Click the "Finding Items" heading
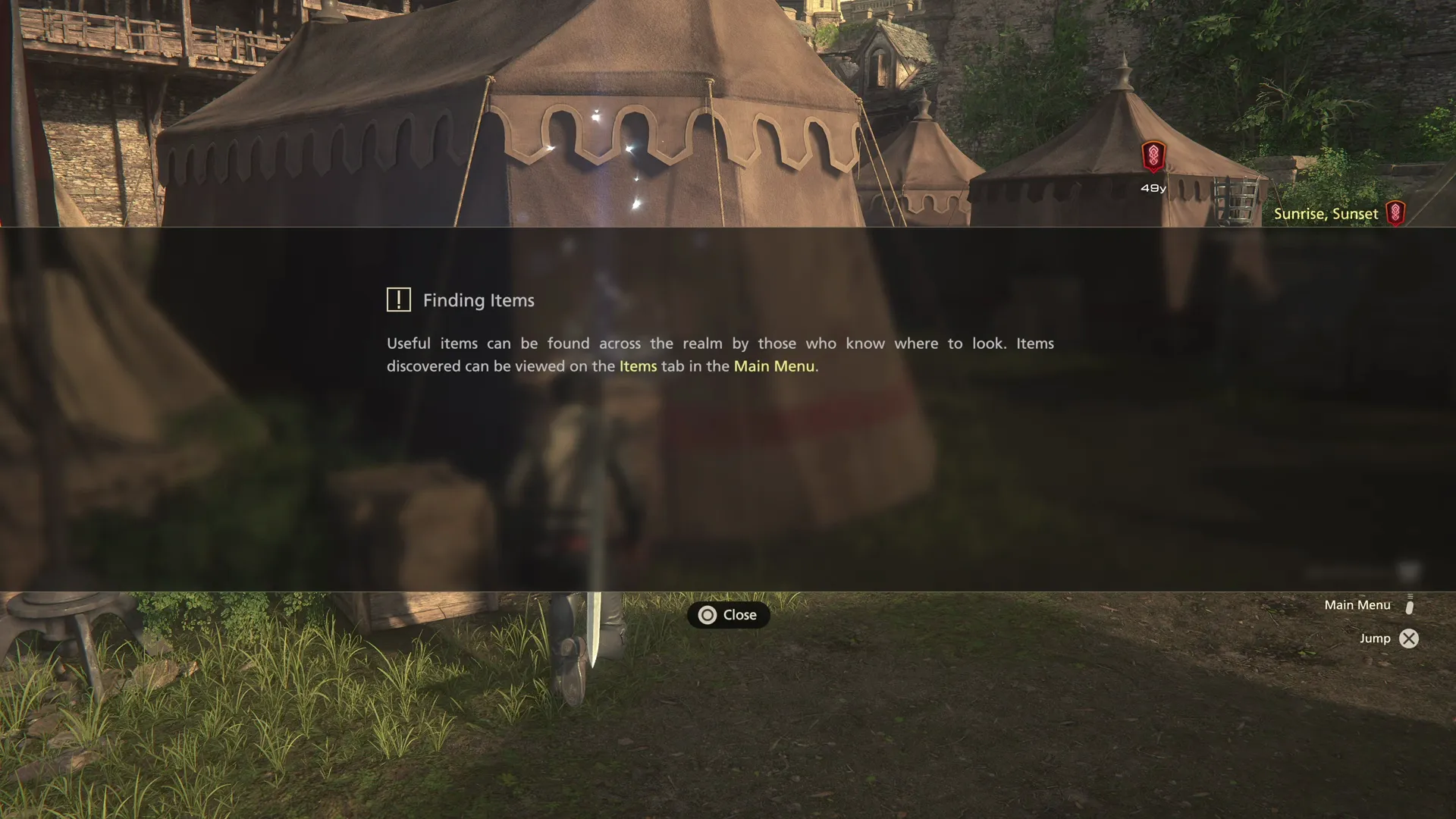This screenshot has height=819, width=1456. [478, 300]
